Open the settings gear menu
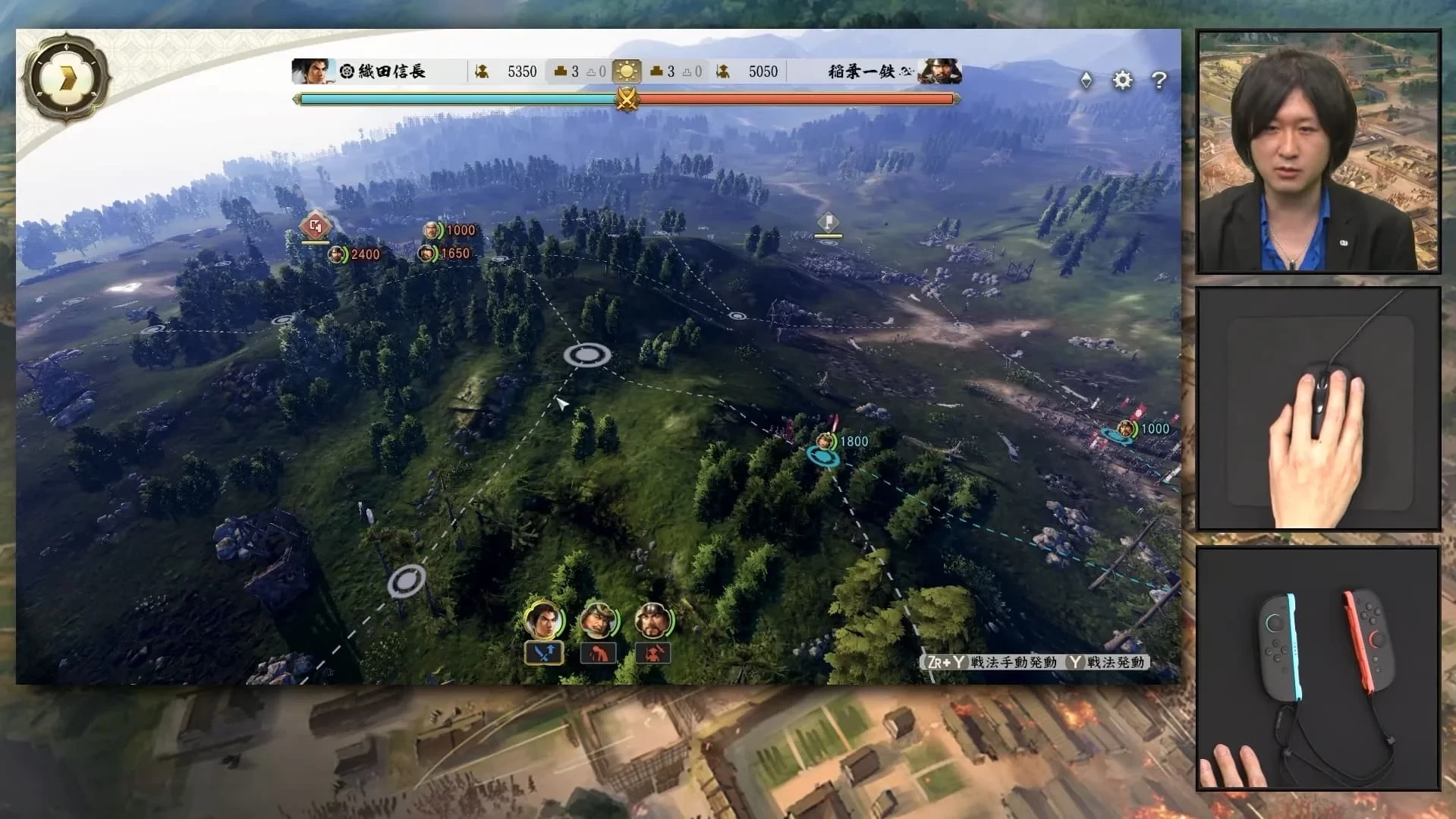The width and height of the screenshot is (1456, 819). (x=1122, y=80)
